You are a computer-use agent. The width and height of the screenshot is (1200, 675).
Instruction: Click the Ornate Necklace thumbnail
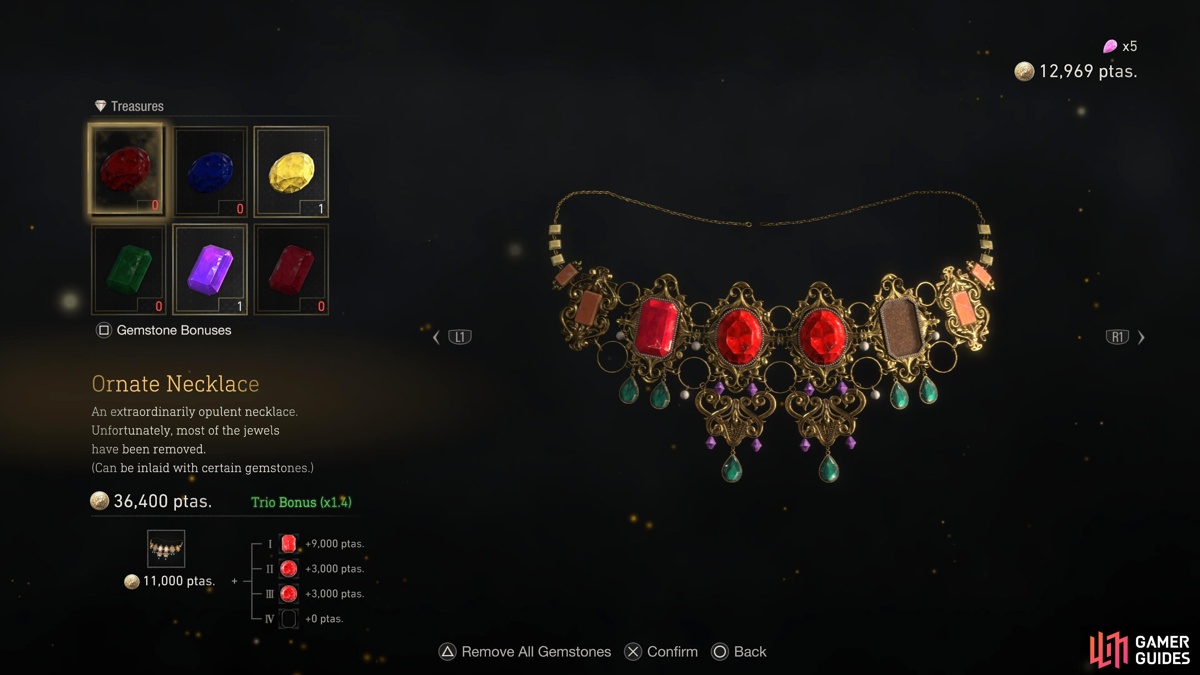coord(166,549)
